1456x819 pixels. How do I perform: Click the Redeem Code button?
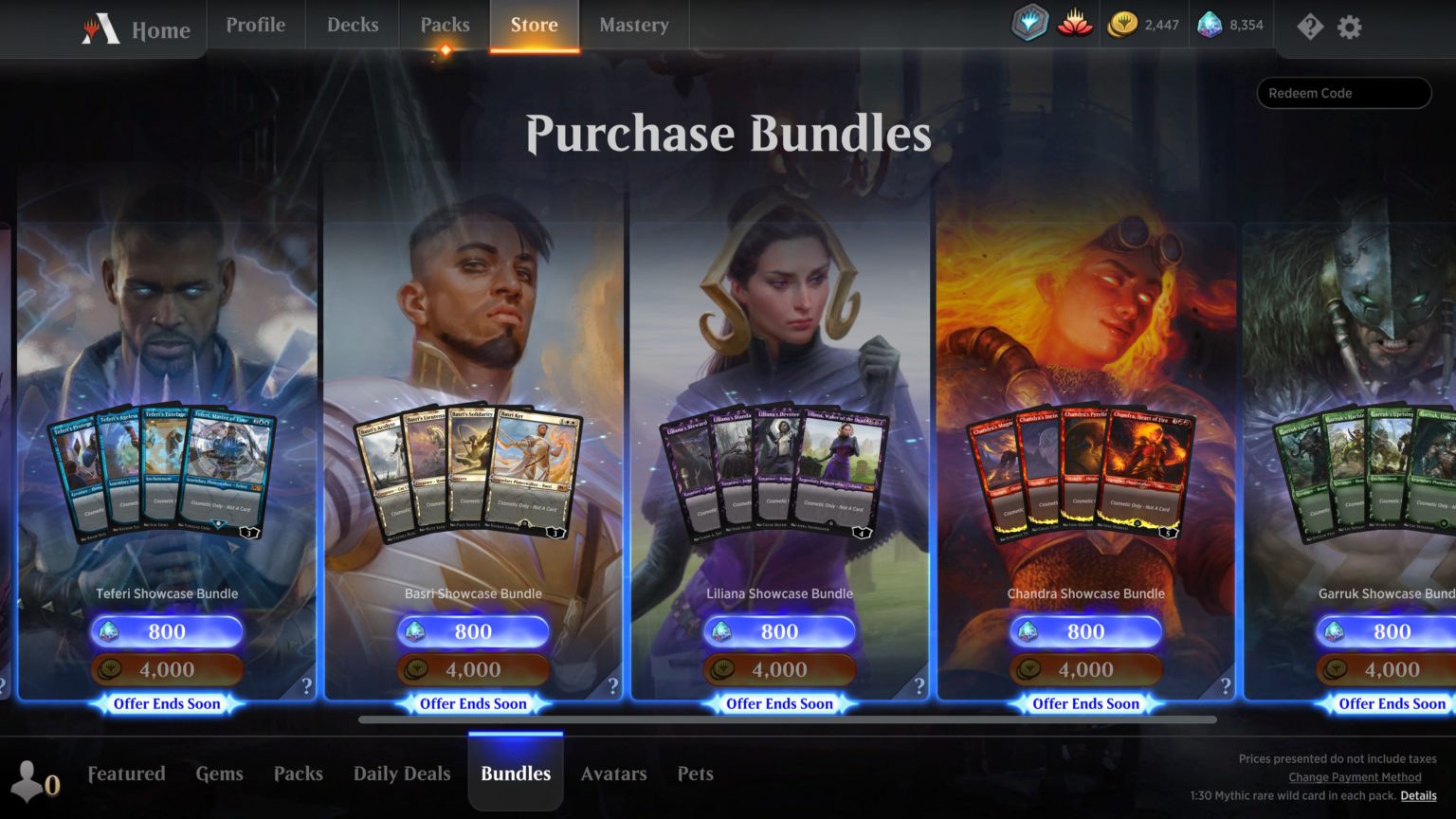[x=1343, y=92]
